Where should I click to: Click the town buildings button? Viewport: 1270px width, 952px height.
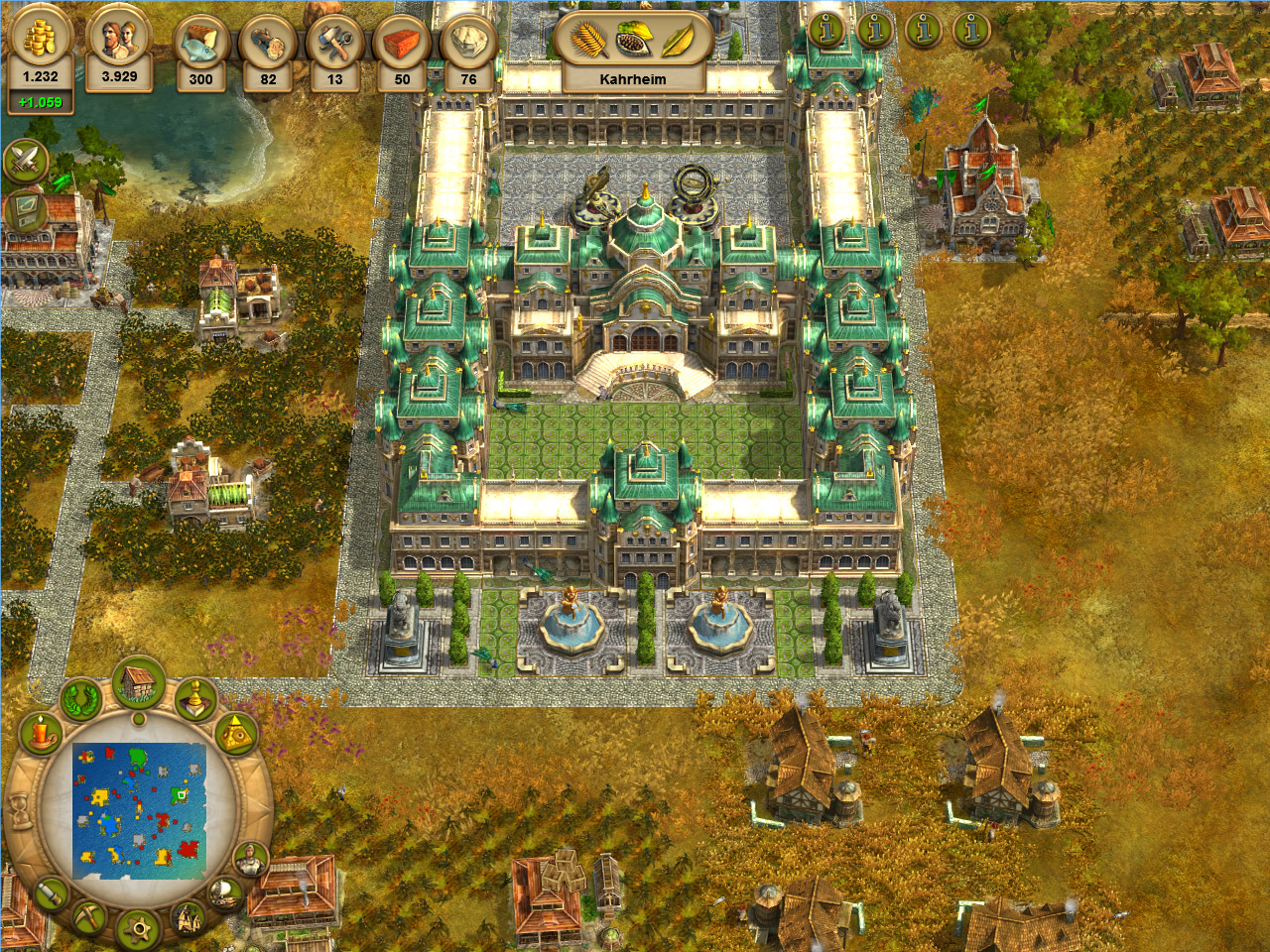189,919
